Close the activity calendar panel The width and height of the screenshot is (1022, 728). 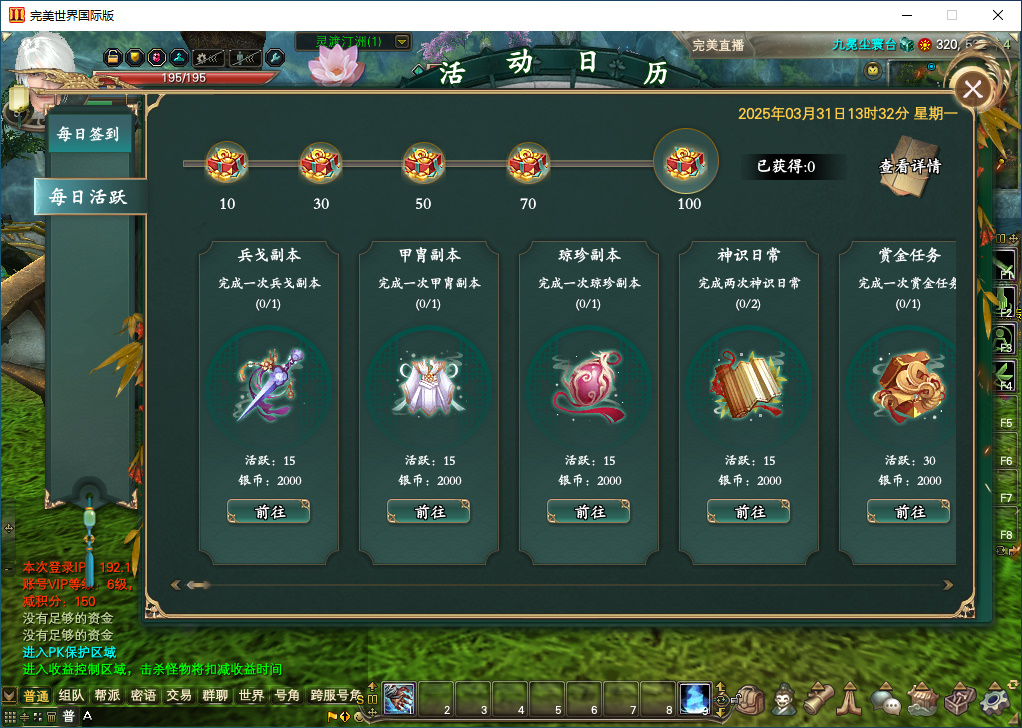tap(973, 90)
